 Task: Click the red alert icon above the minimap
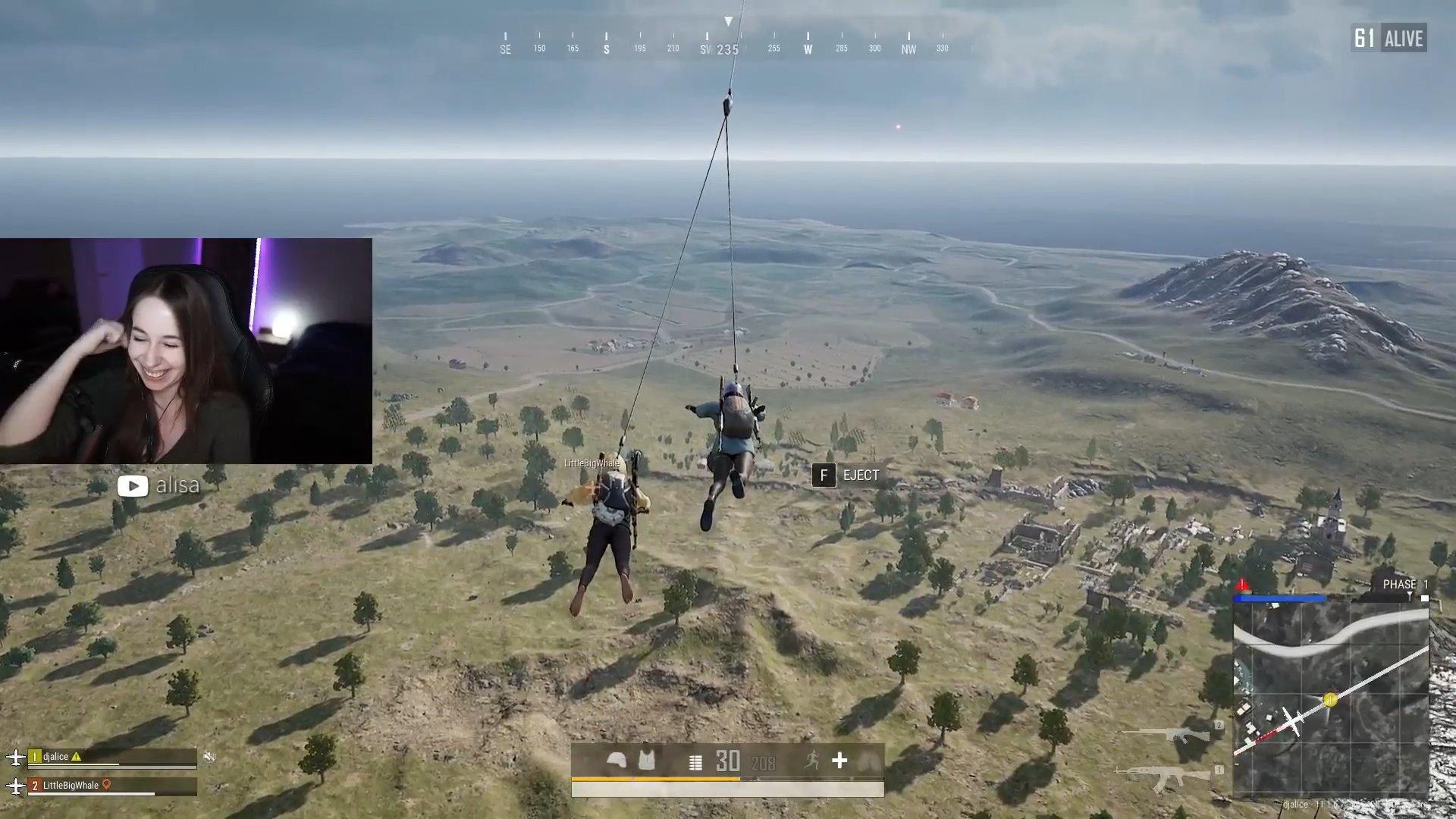pos(1241,585)
